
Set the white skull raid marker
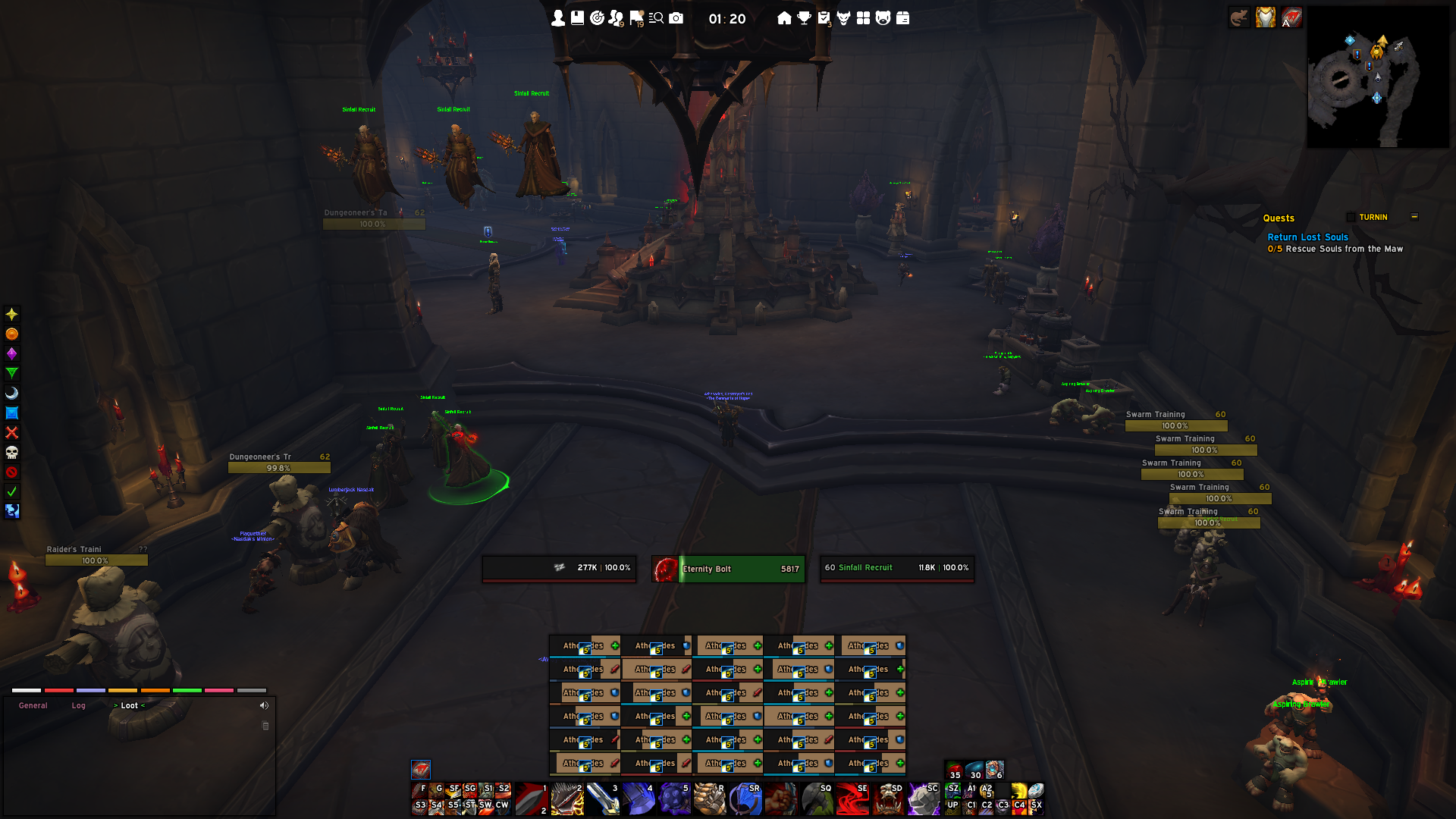(11, 453)
